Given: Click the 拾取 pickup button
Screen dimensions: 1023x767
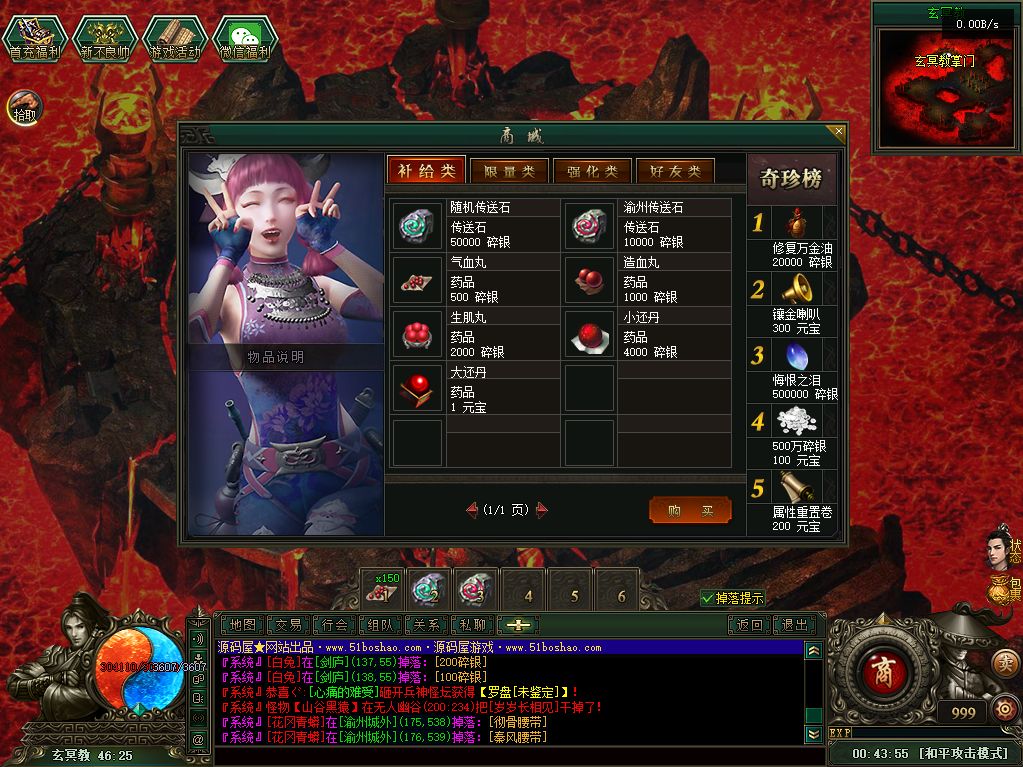Looking at the screenshot, I should click(x=24, y=106).
